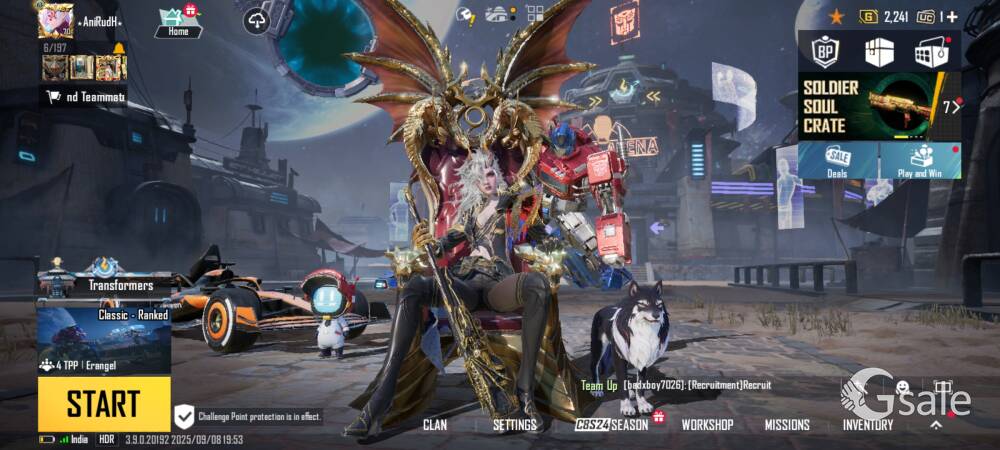Open the Find Teammates flag button
The width and height of the screenshot is (1000, 450).
coord(85,97)
